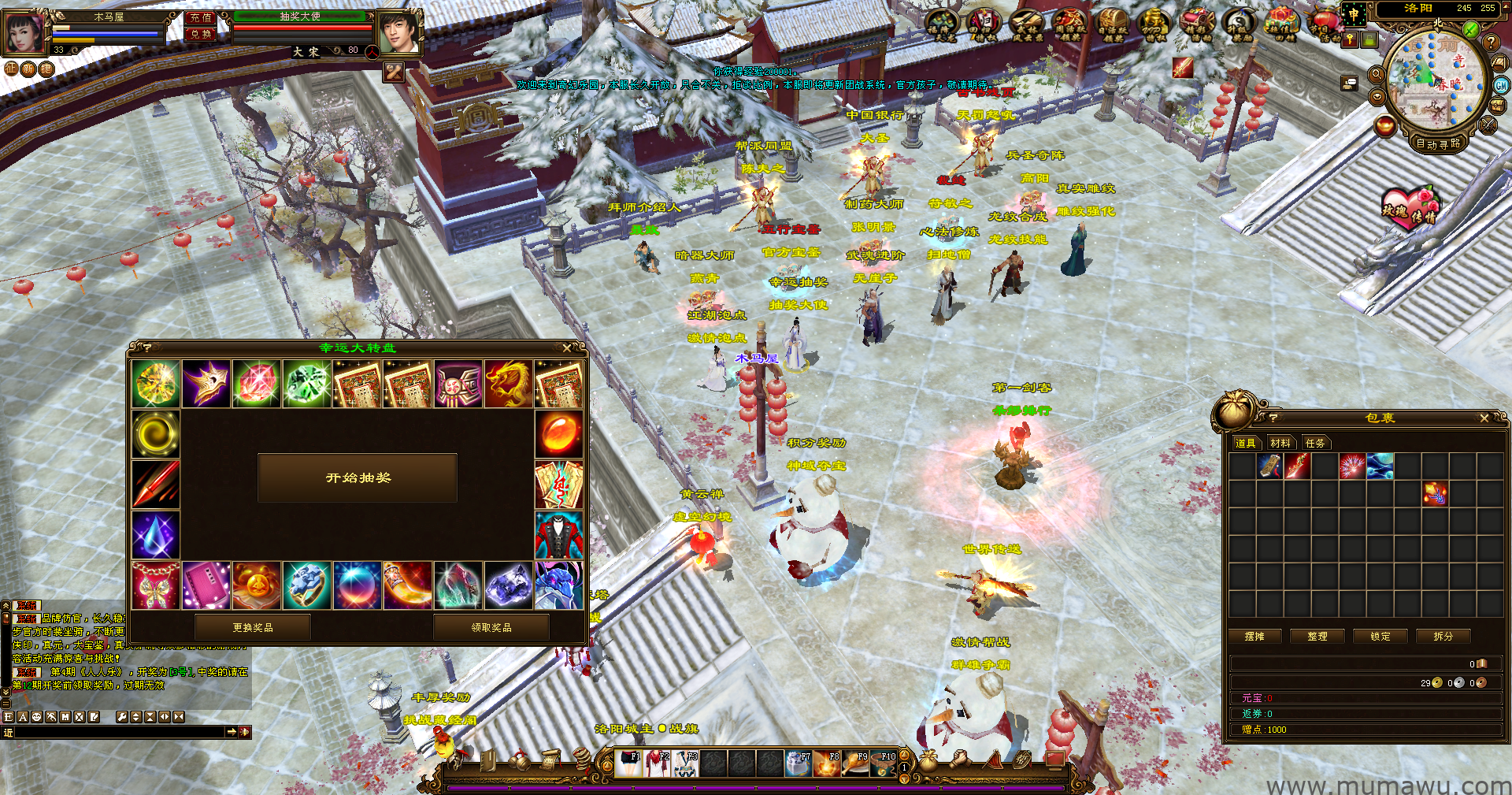The width and height of the screenshot is (1512, 795).
Task: Show the 道具 items tab
Action: point(1246,443)
